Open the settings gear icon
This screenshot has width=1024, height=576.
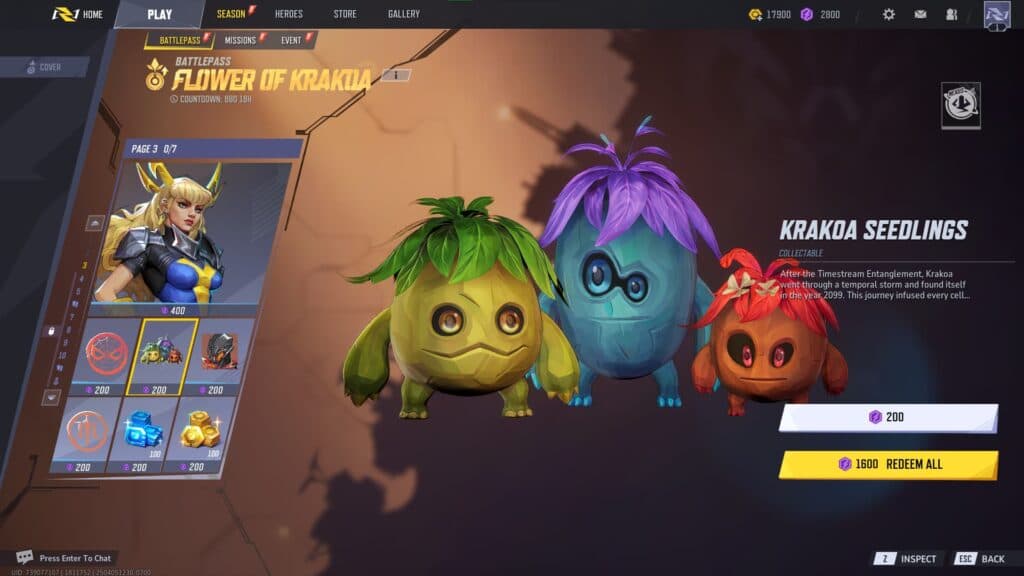point(889,14)
